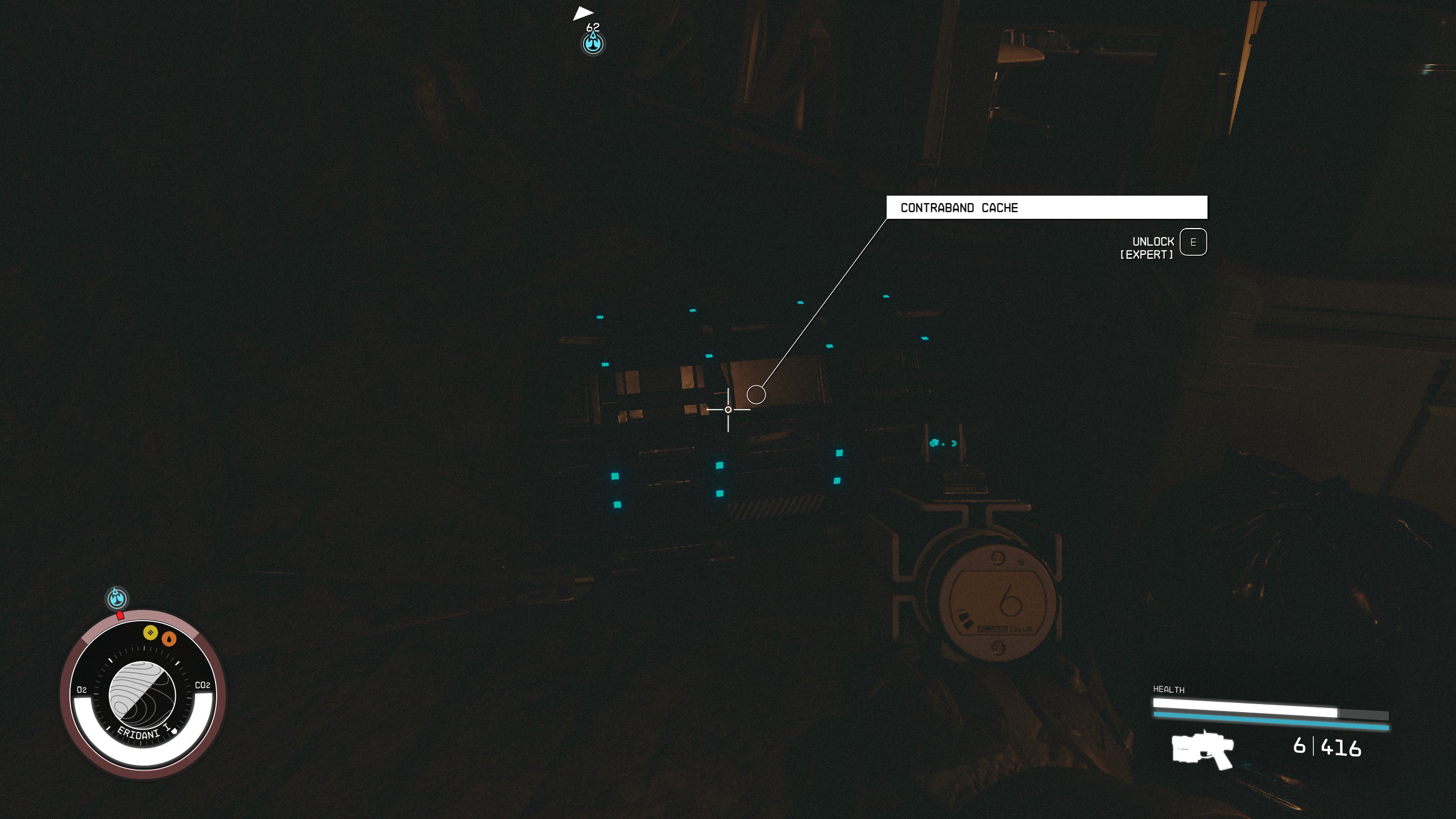1456x819 pixels.
Task: Select the white waypoint arrow at the top
Action: click(x=585, y=13)
